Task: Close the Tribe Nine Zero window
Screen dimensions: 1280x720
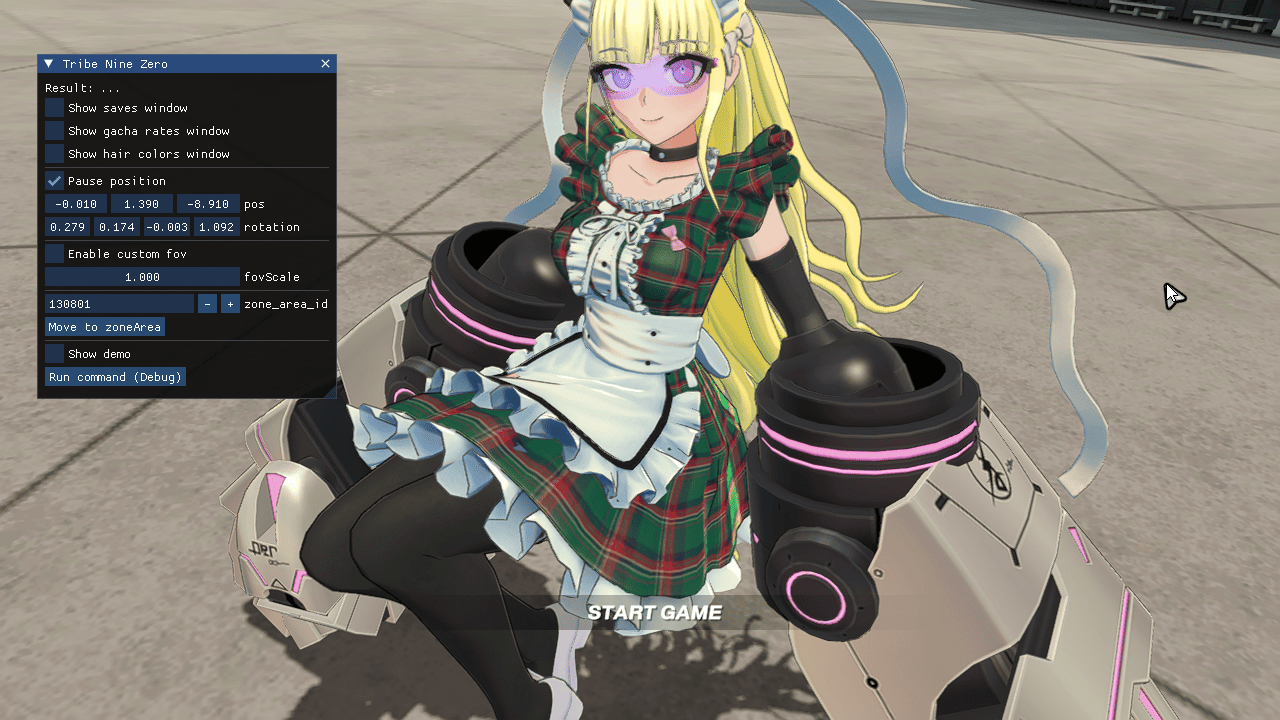Action: pos(325,63)
